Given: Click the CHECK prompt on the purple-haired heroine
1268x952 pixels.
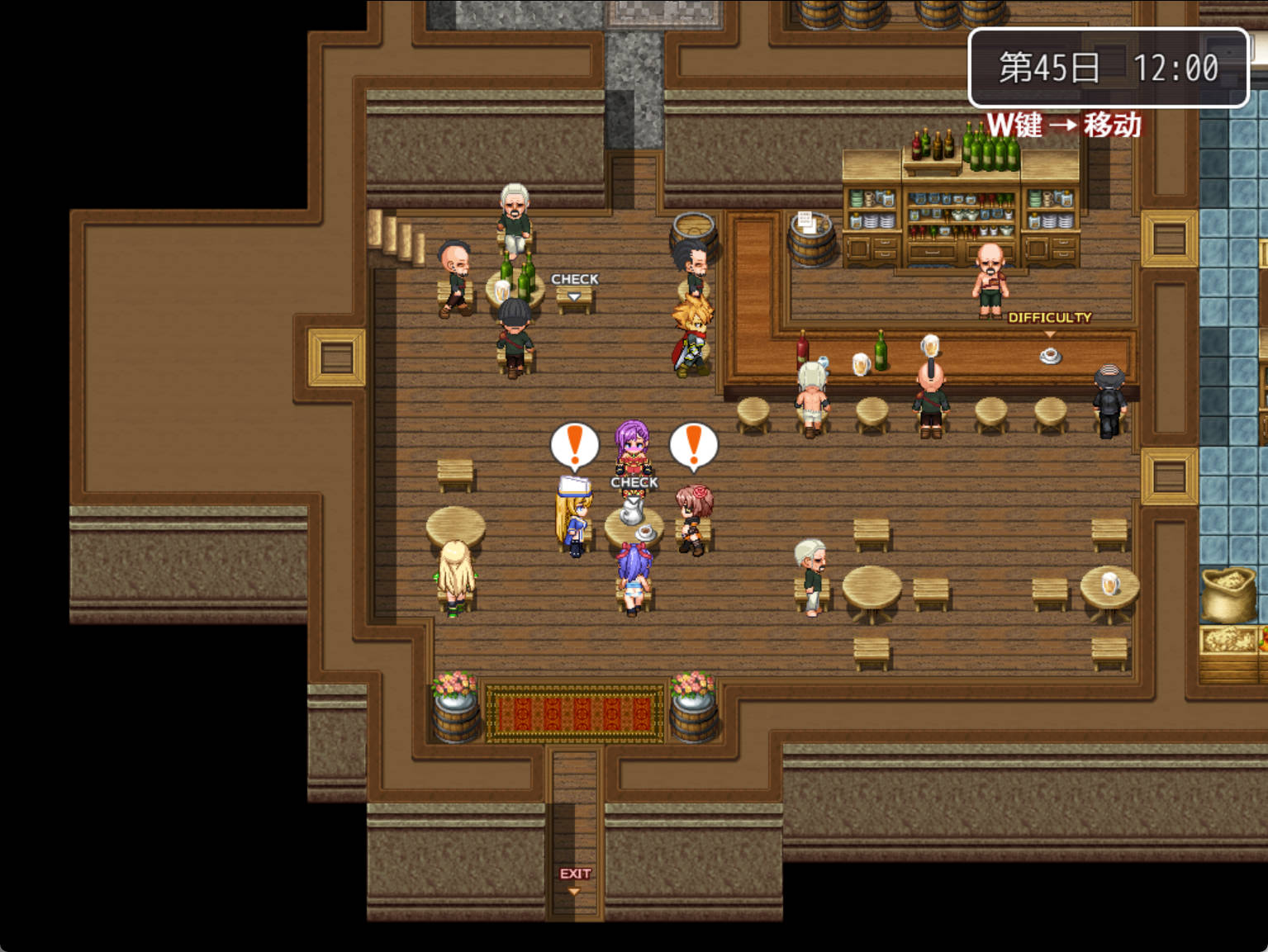Looking at the screenshot, I should tap(633, 481).
